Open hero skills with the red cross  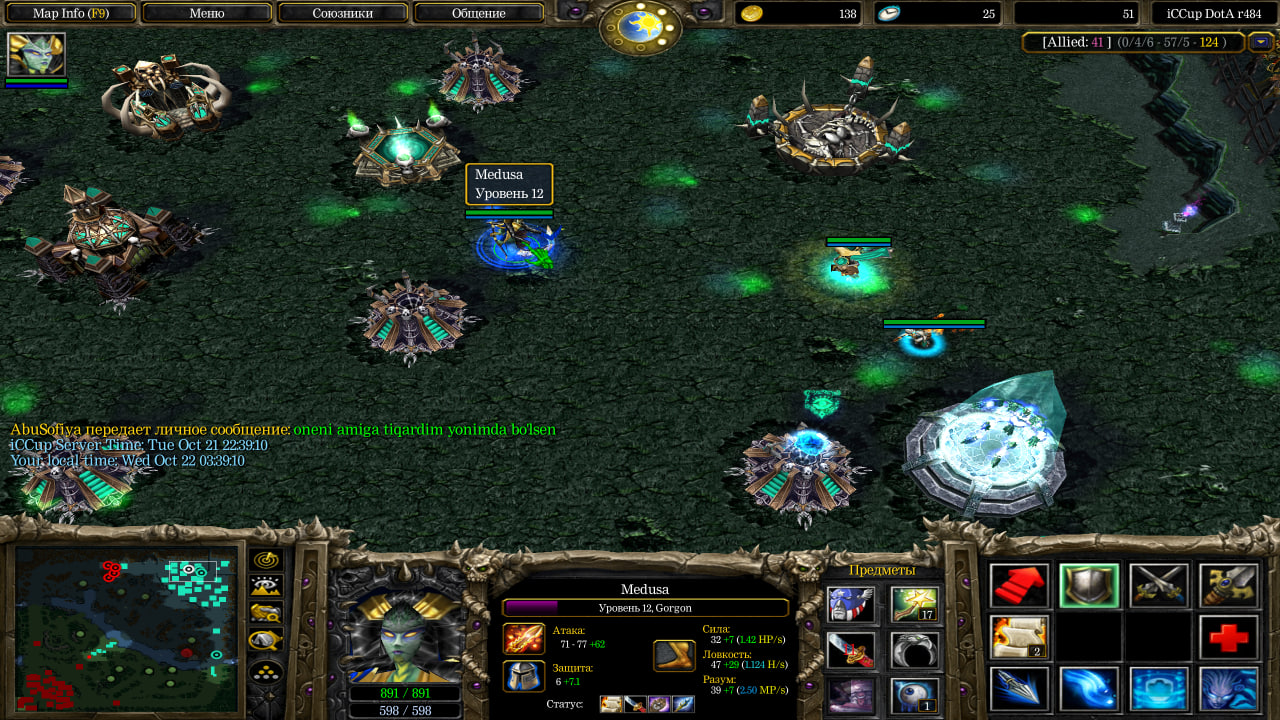coord(1229,637)
